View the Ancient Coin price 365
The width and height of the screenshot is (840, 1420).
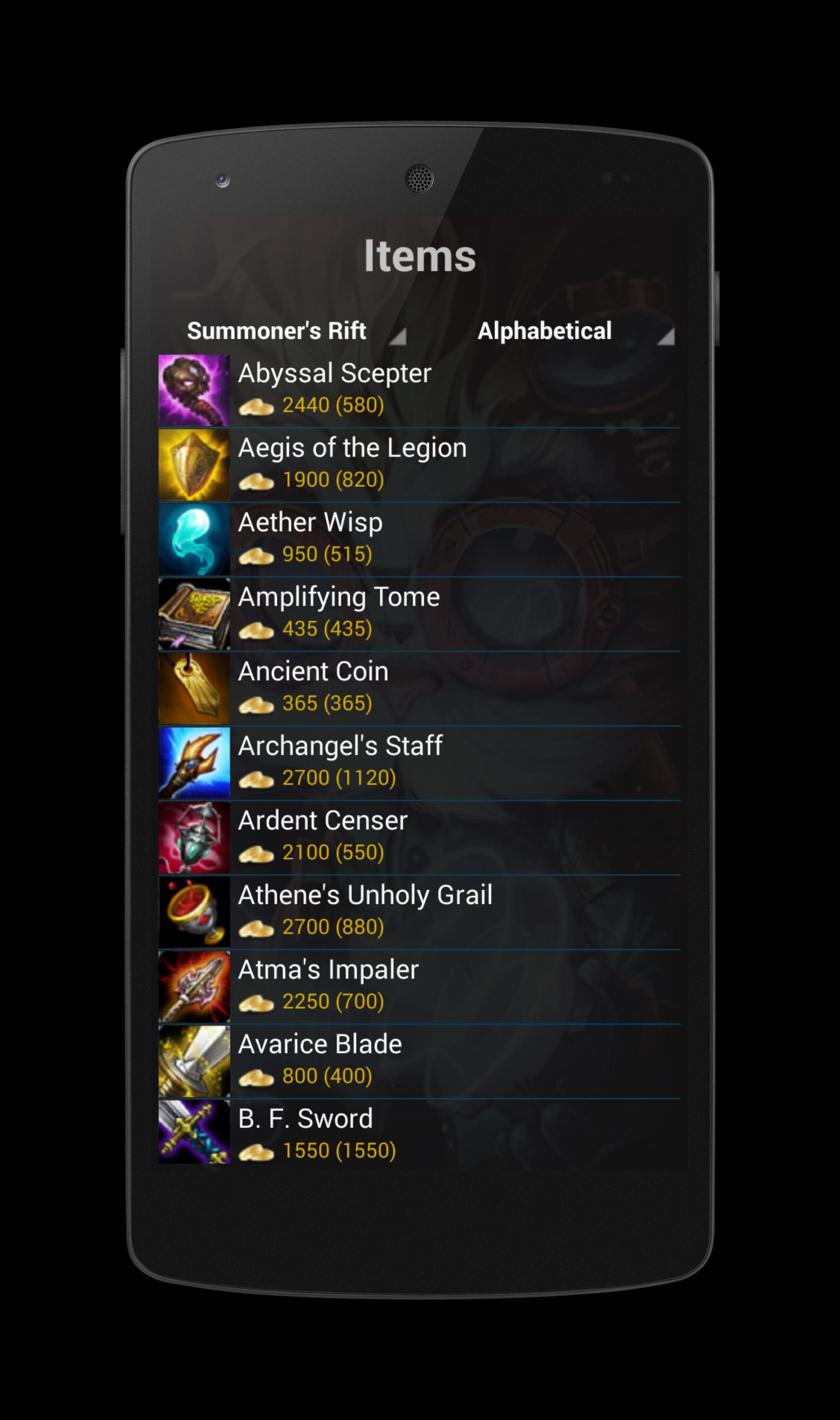click(x=327, y=703)
